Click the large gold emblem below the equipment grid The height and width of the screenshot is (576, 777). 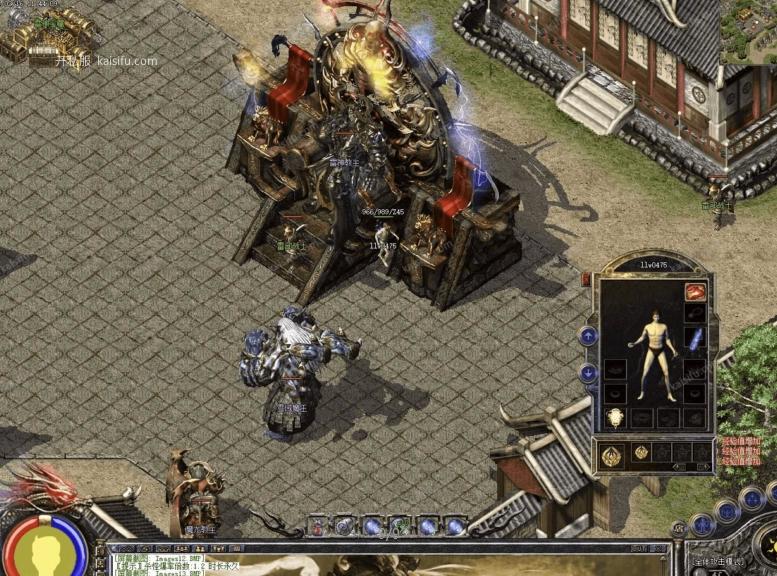(613, 456)
